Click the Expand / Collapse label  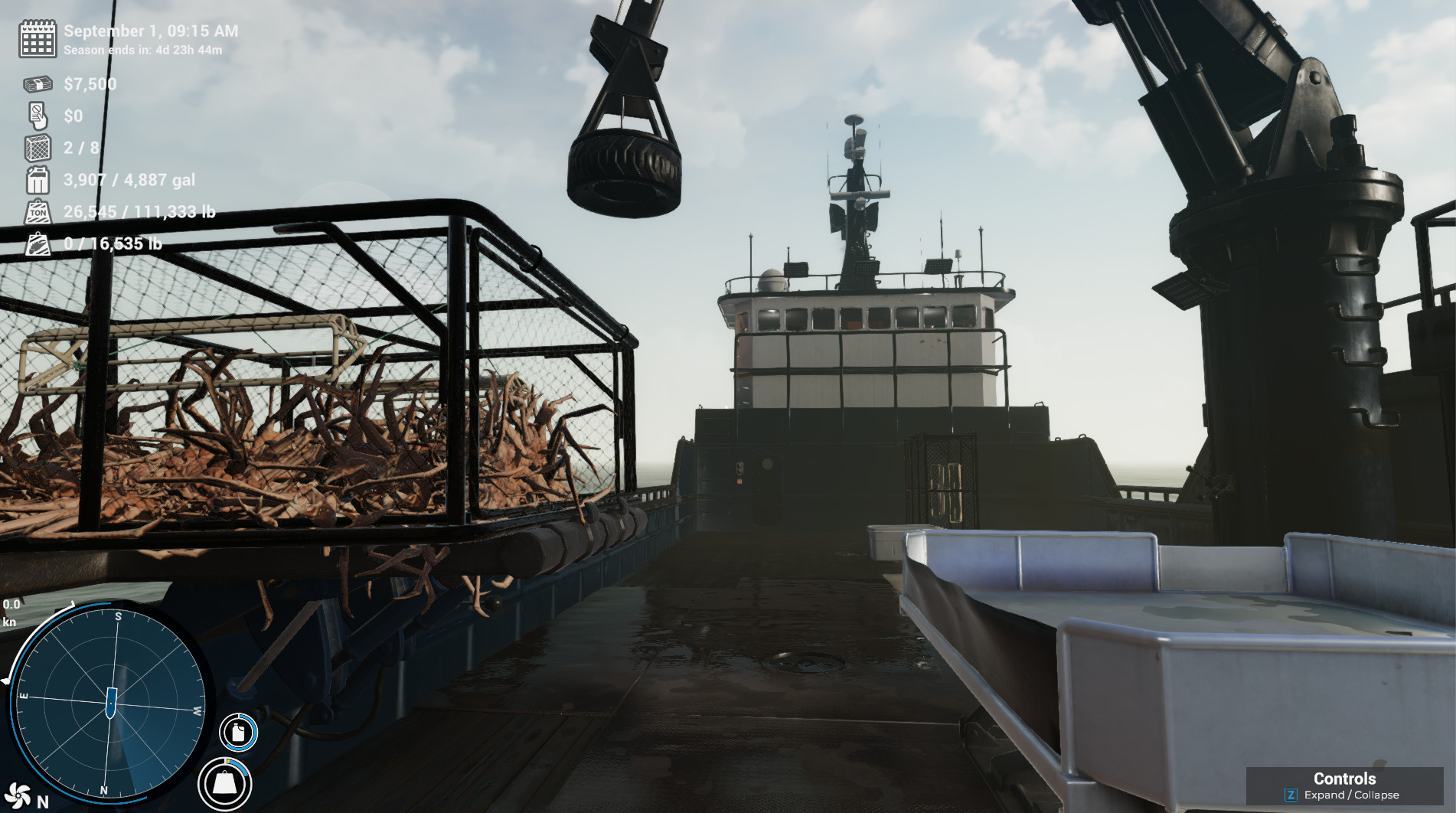(x=1353, y=795)
